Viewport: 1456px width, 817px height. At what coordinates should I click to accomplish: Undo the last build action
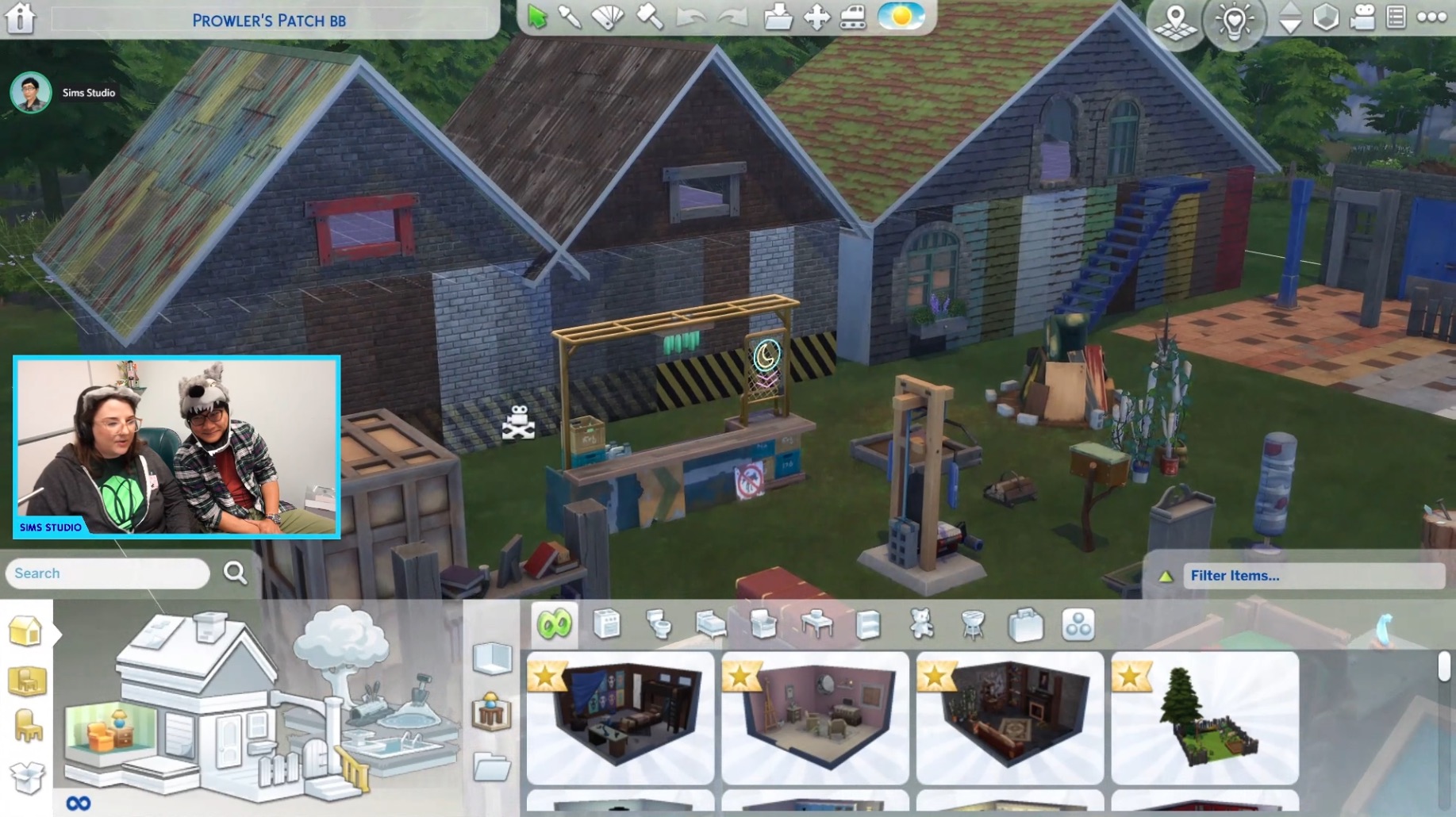[x=690, y=17]
